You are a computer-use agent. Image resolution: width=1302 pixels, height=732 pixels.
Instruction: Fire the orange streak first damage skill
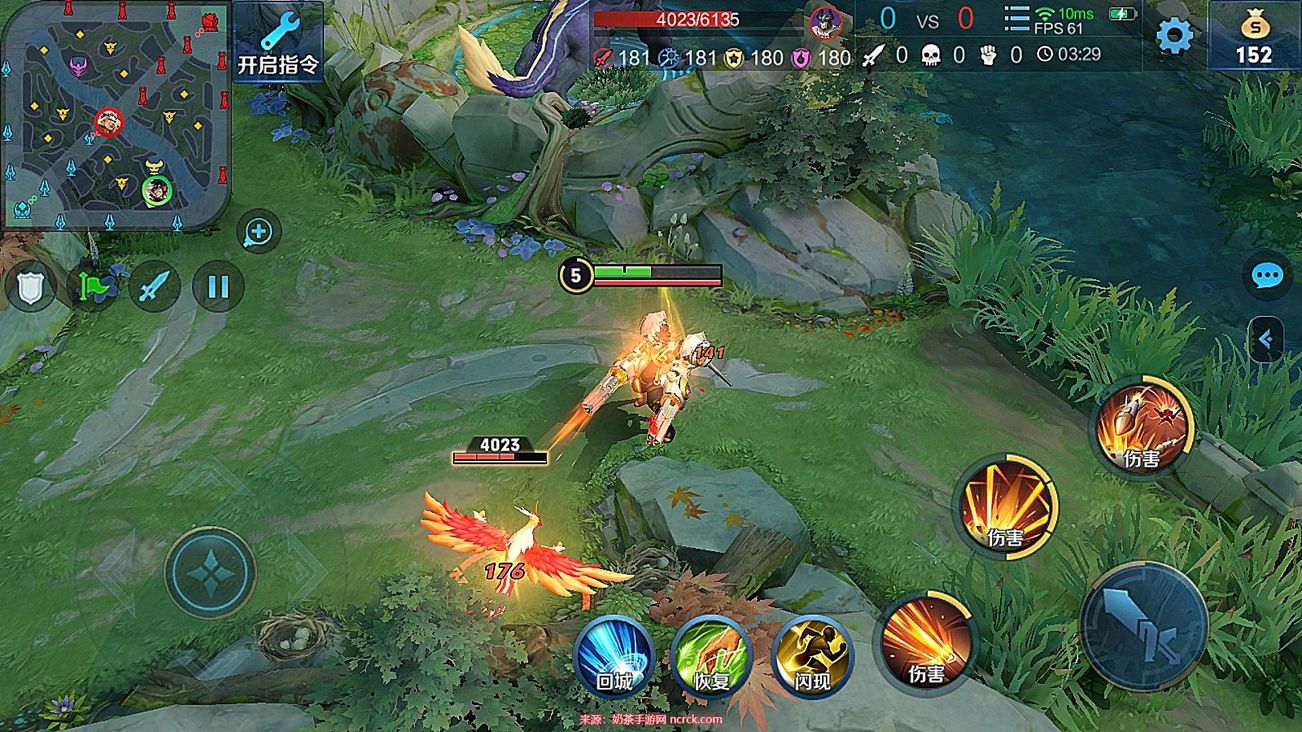click(926, 642)
